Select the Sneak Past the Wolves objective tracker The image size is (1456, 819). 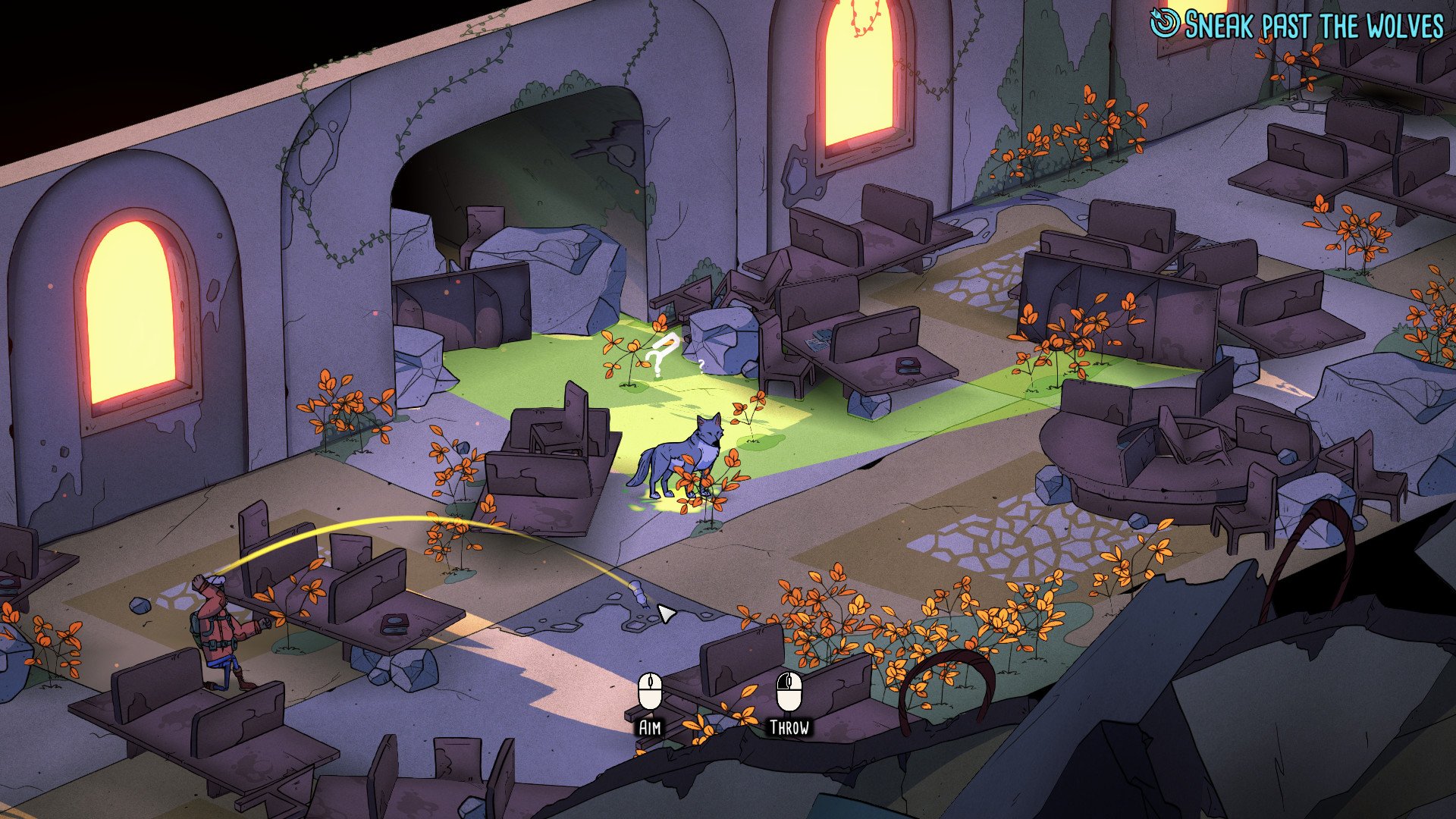pyautogui.click(x=1298, y=26)
